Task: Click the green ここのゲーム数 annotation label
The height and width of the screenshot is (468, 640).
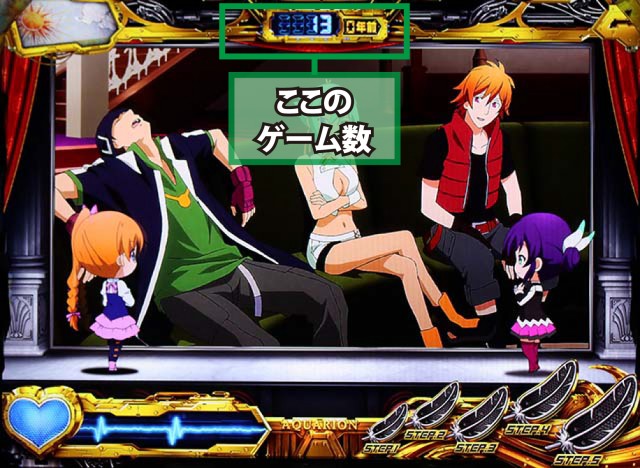Action: (x=315, y=118)
